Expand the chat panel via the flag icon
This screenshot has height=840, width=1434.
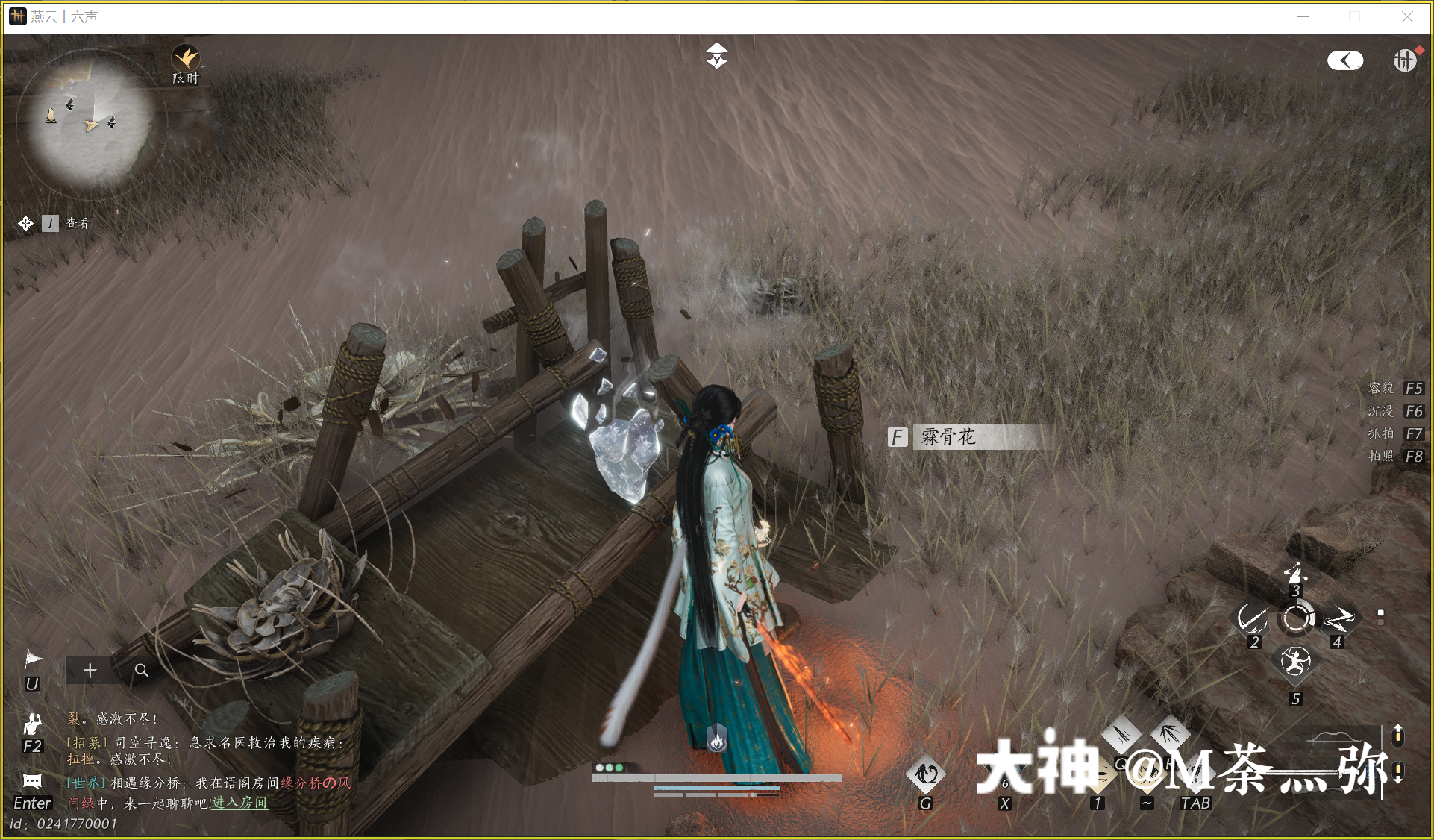[x=31, y=658]
